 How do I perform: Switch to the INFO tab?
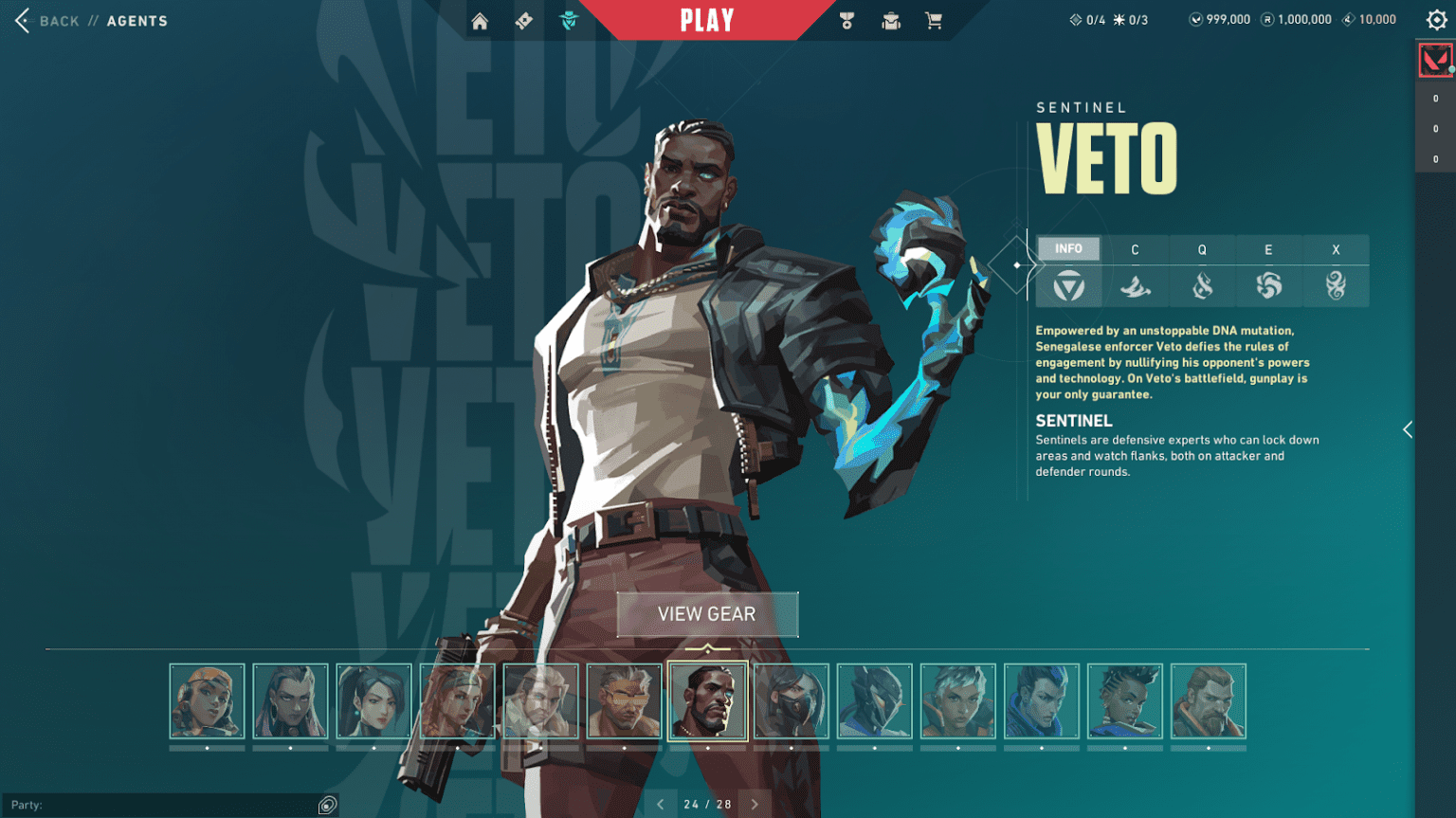point(1068,248)
